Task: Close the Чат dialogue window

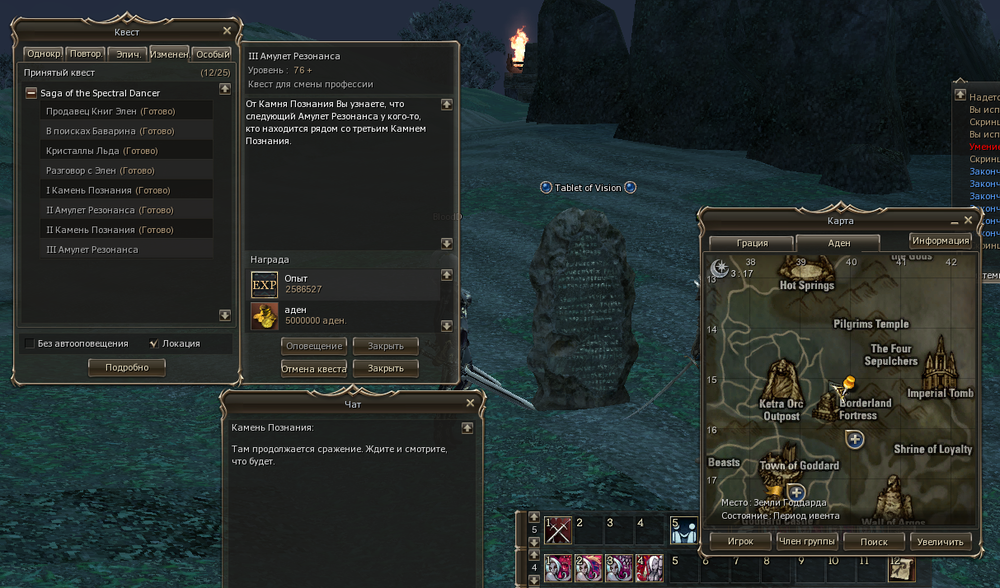Action: [471, 403]
